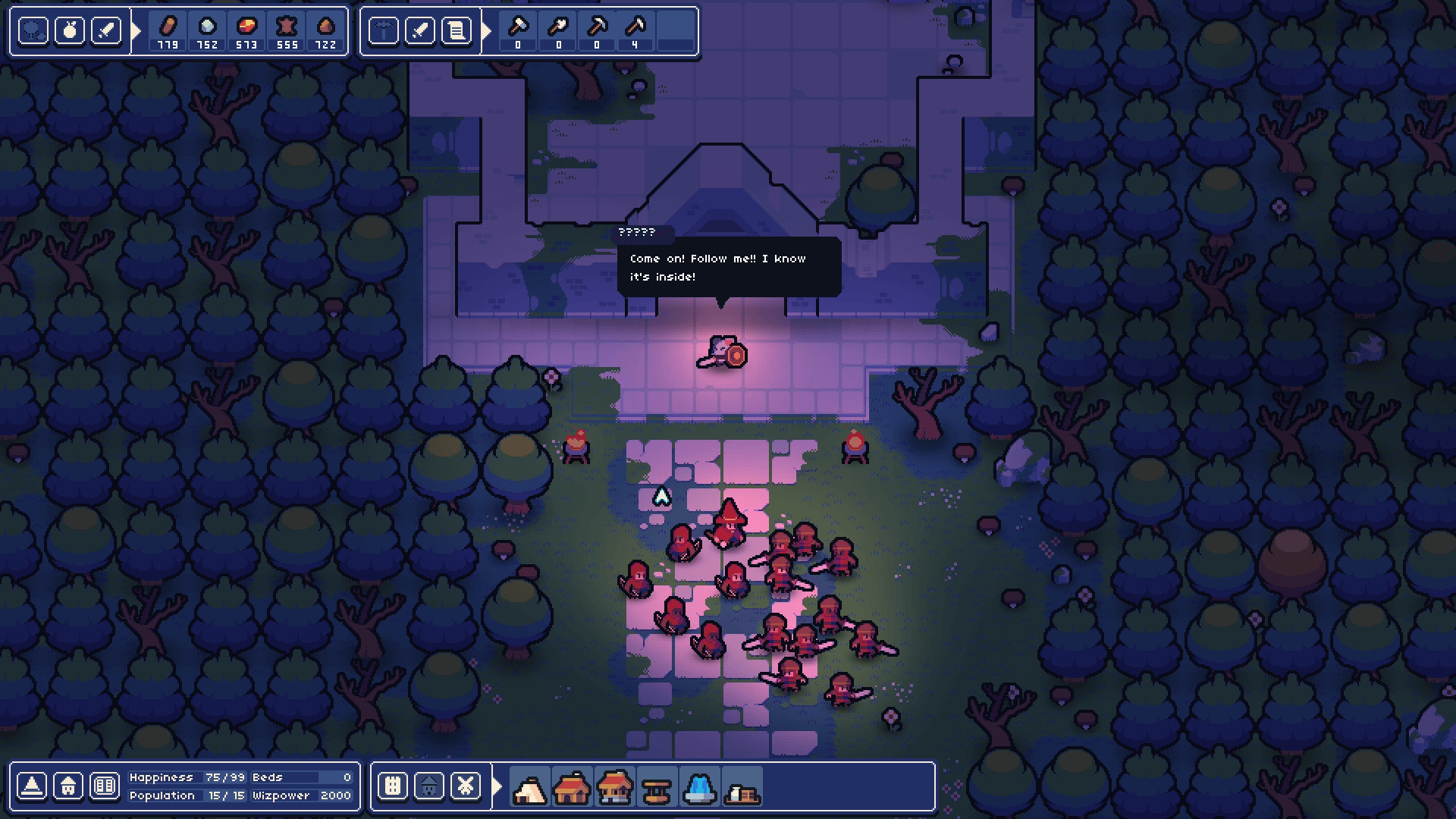The image size is (1456, 819).
Task: Select the windmill icon in the build panel
Action: tap(465, 786)
